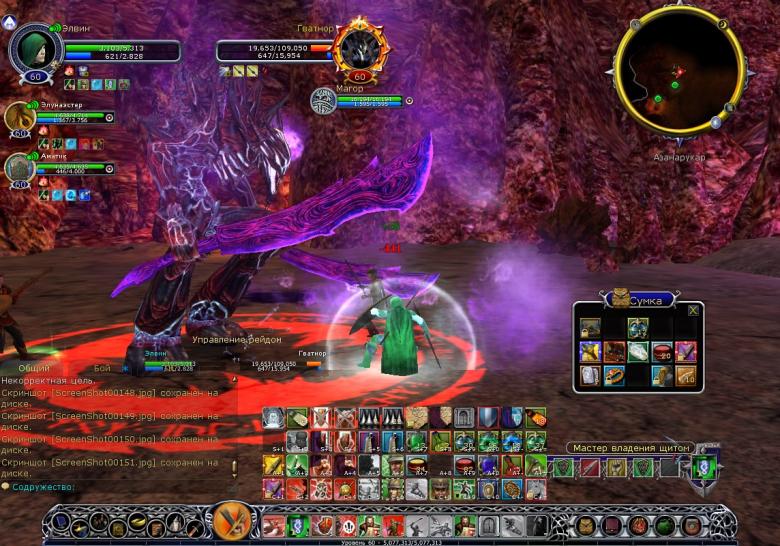This screenshot has width=780, height=546.
Task: Select the gold ring item in bag
Action: coord(614,376)
